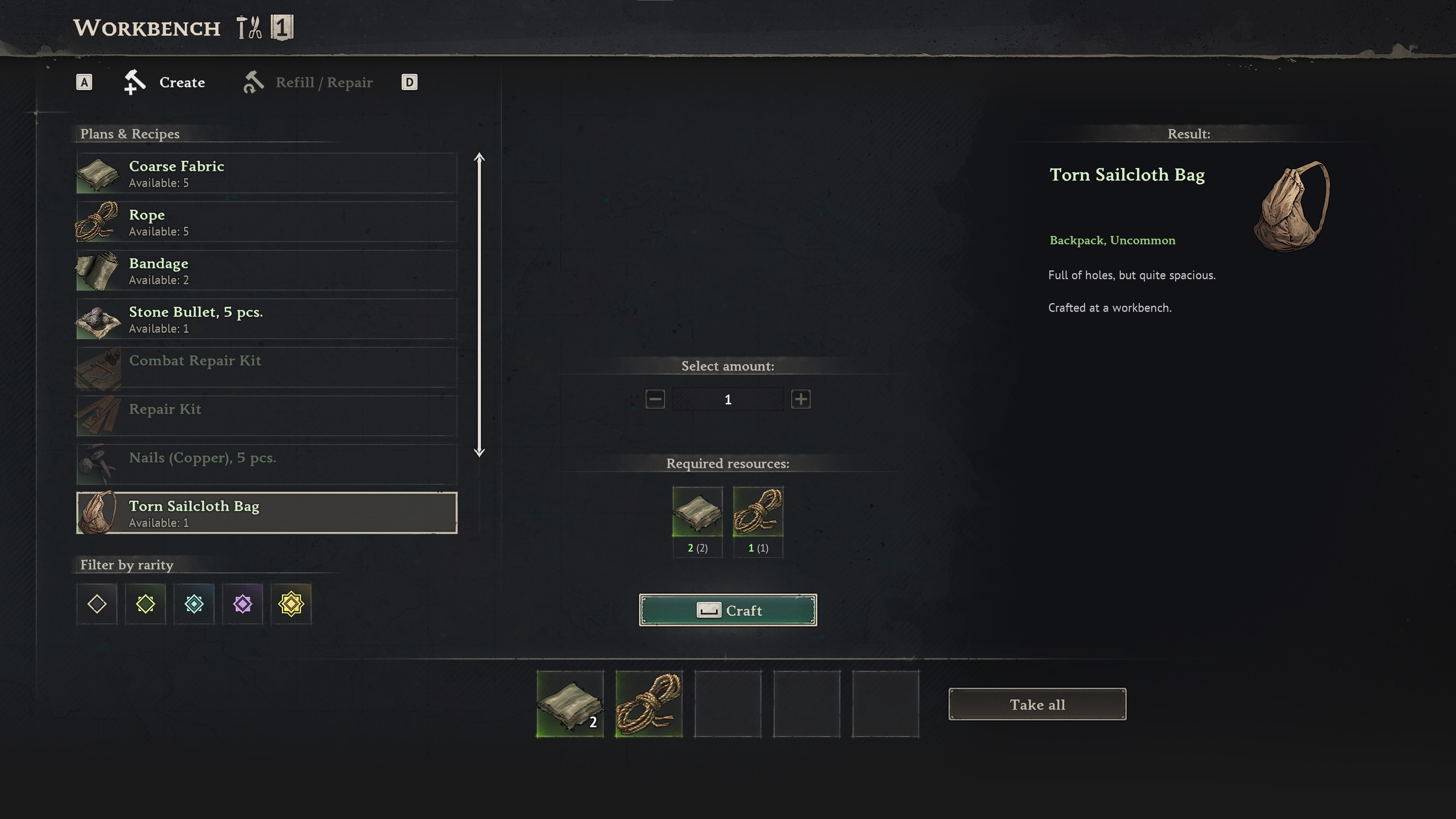Viewport: 1456px width, 819px height.
Task: Choose the Combat Repair Kit recipe
Action: pos(266,368)
